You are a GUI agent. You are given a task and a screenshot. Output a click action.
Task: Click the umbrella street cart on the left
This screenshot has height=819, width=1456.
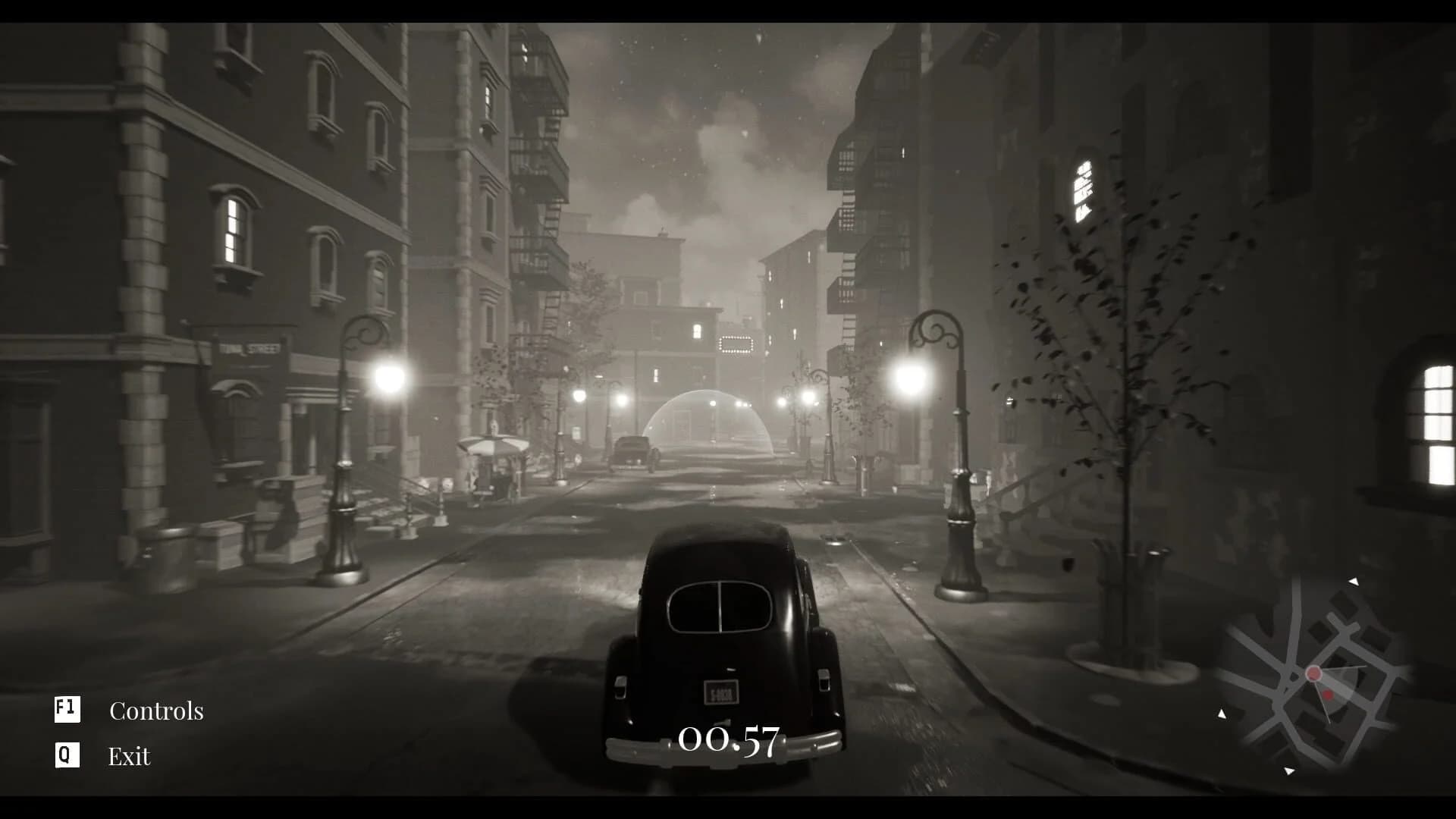(493, 455)
